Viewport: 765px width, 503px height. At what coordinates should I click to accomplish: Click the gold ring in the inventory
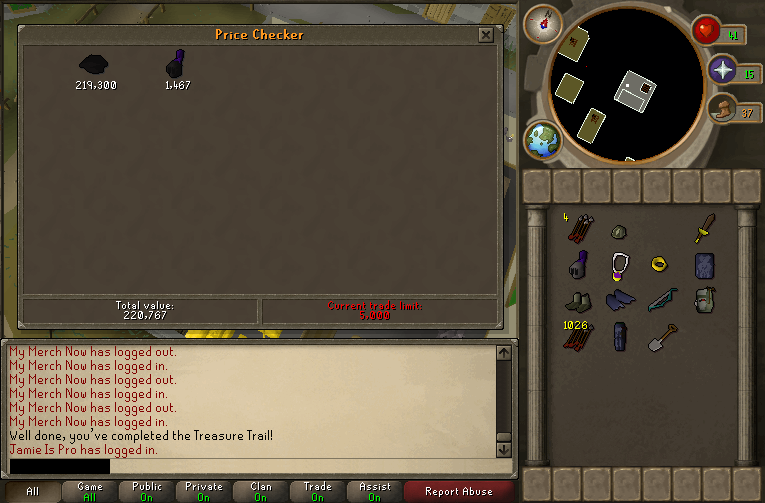point(659,265)
